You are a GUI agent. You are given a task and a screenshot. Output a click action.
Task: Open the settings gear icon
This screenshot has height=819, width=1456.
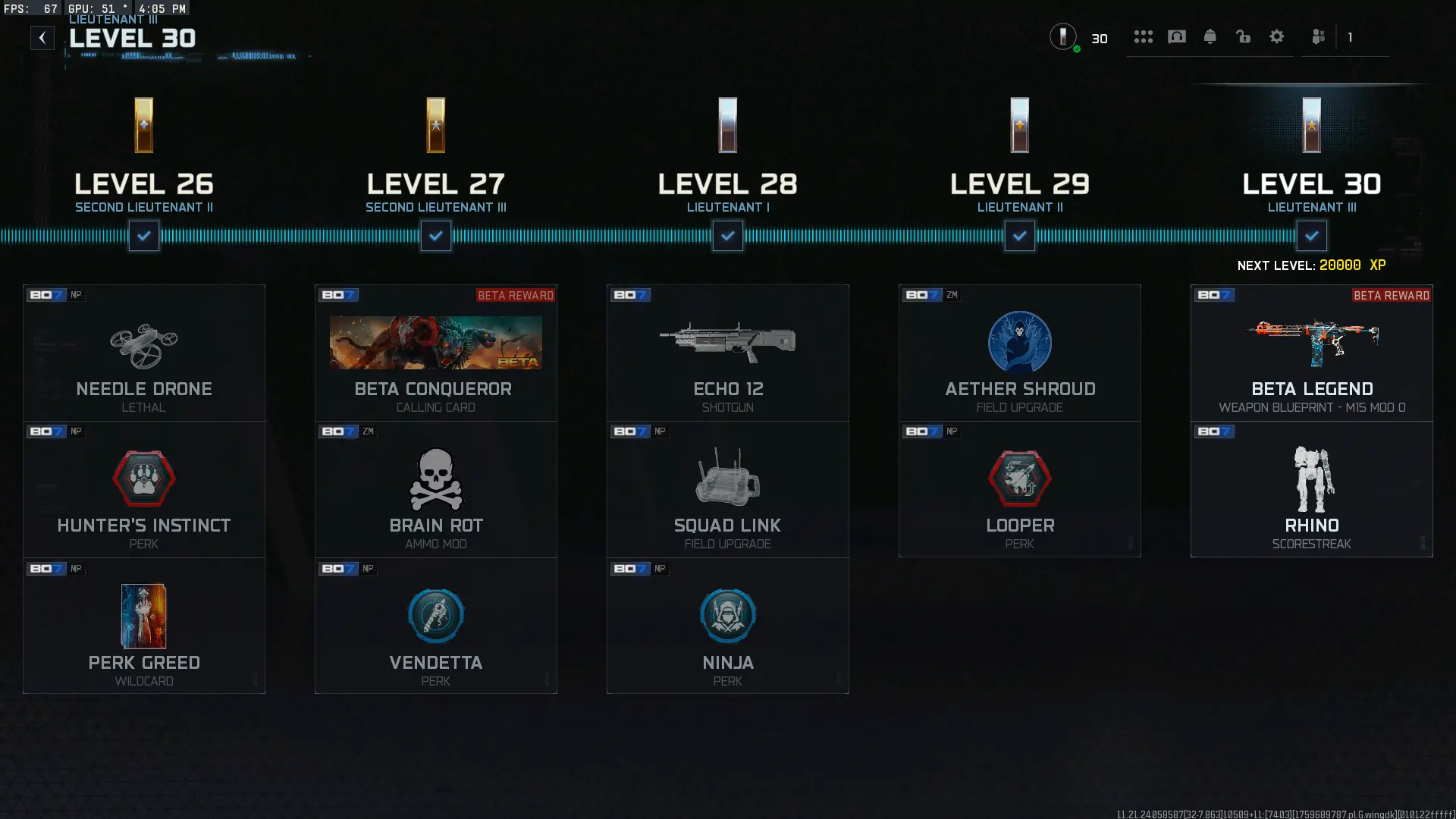click(1277, 36)
